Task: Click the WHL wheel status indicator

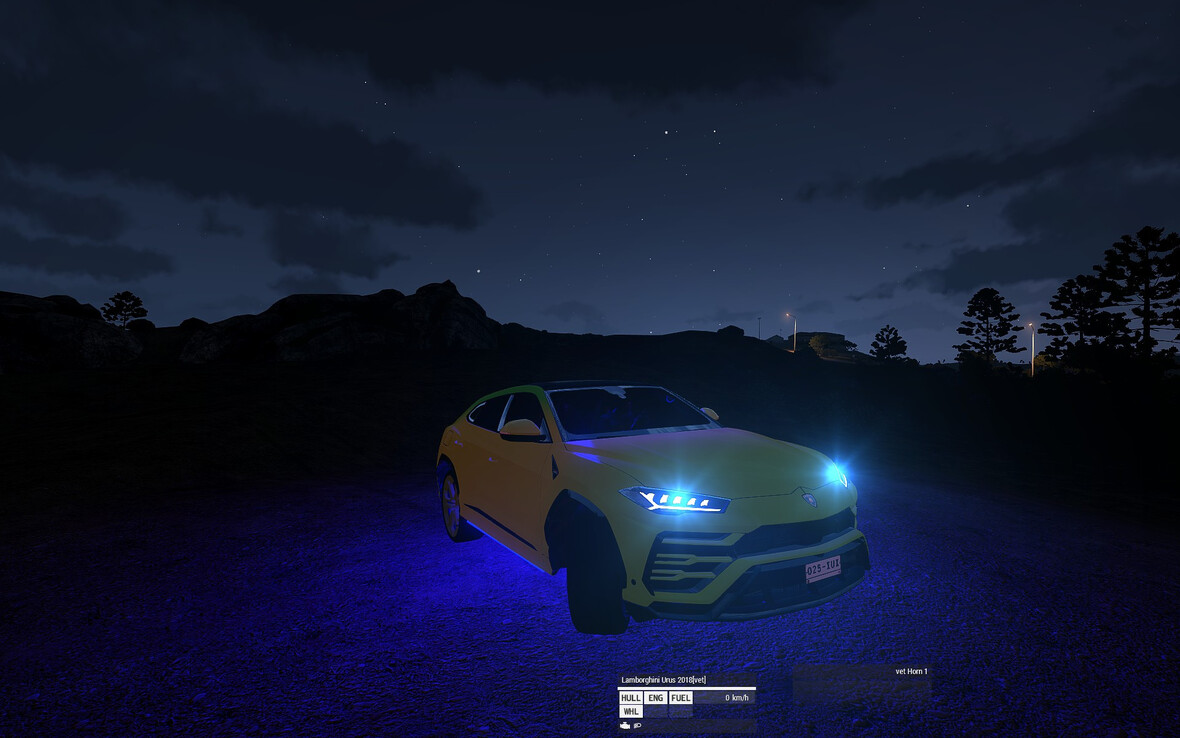Action: click(x=630, y=712)
